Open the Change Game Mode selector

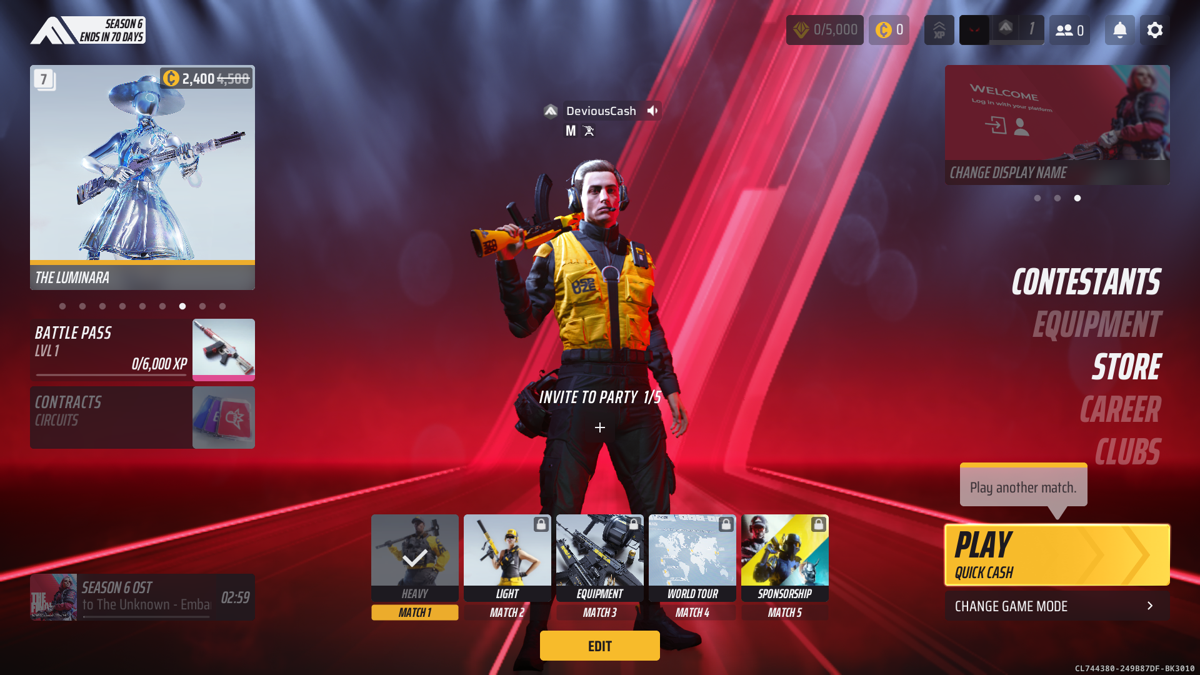click(1056, 606)
